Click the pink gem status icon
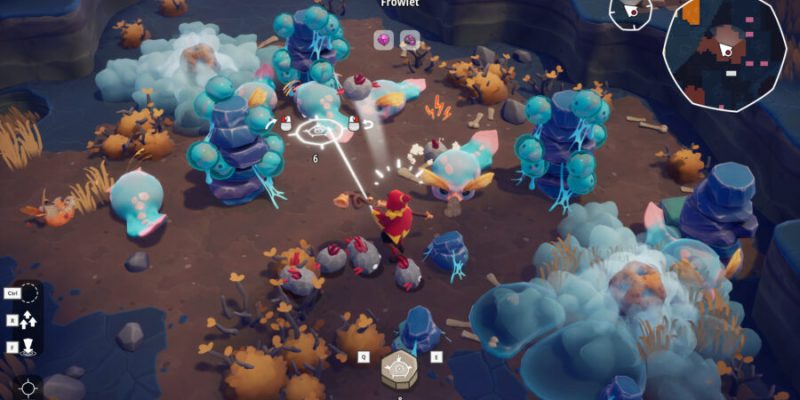 (383, 39)
